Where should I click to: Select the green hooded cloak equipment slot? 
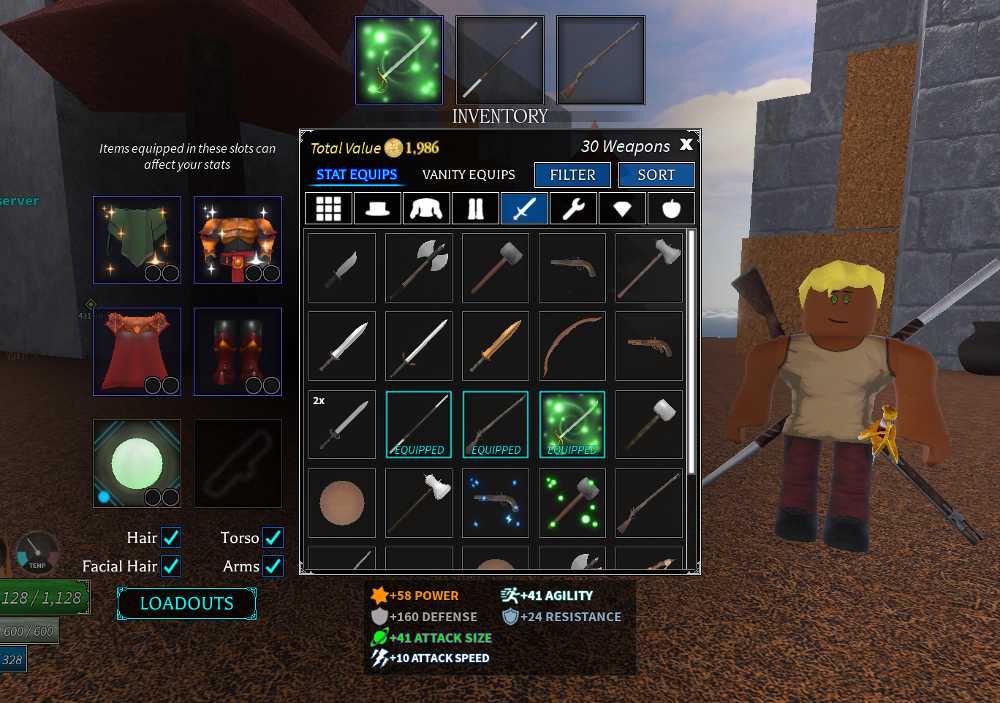point(137,240)
